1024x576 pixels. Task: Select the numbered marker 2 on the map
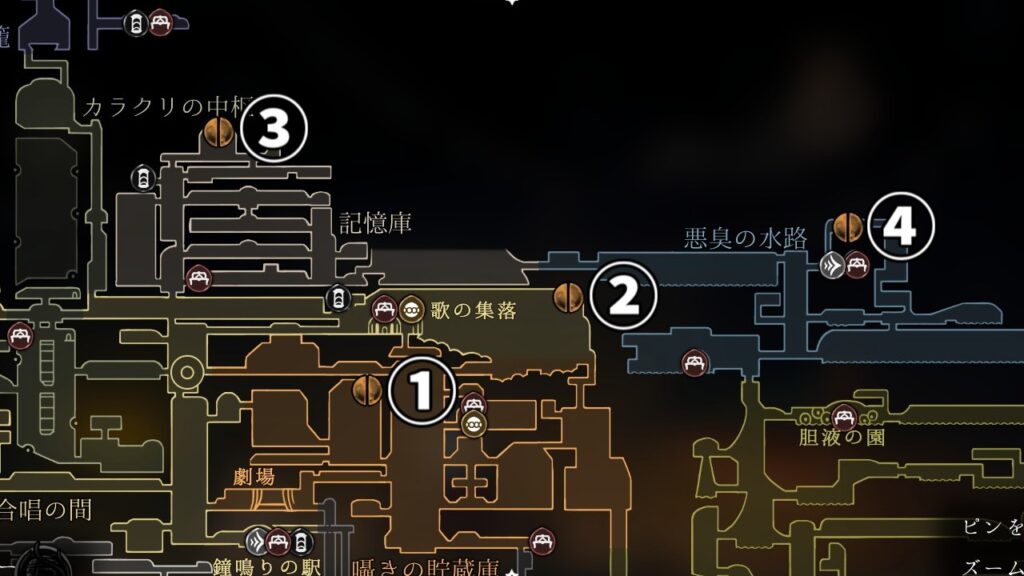pyautogui.click(x=623, y=296)
